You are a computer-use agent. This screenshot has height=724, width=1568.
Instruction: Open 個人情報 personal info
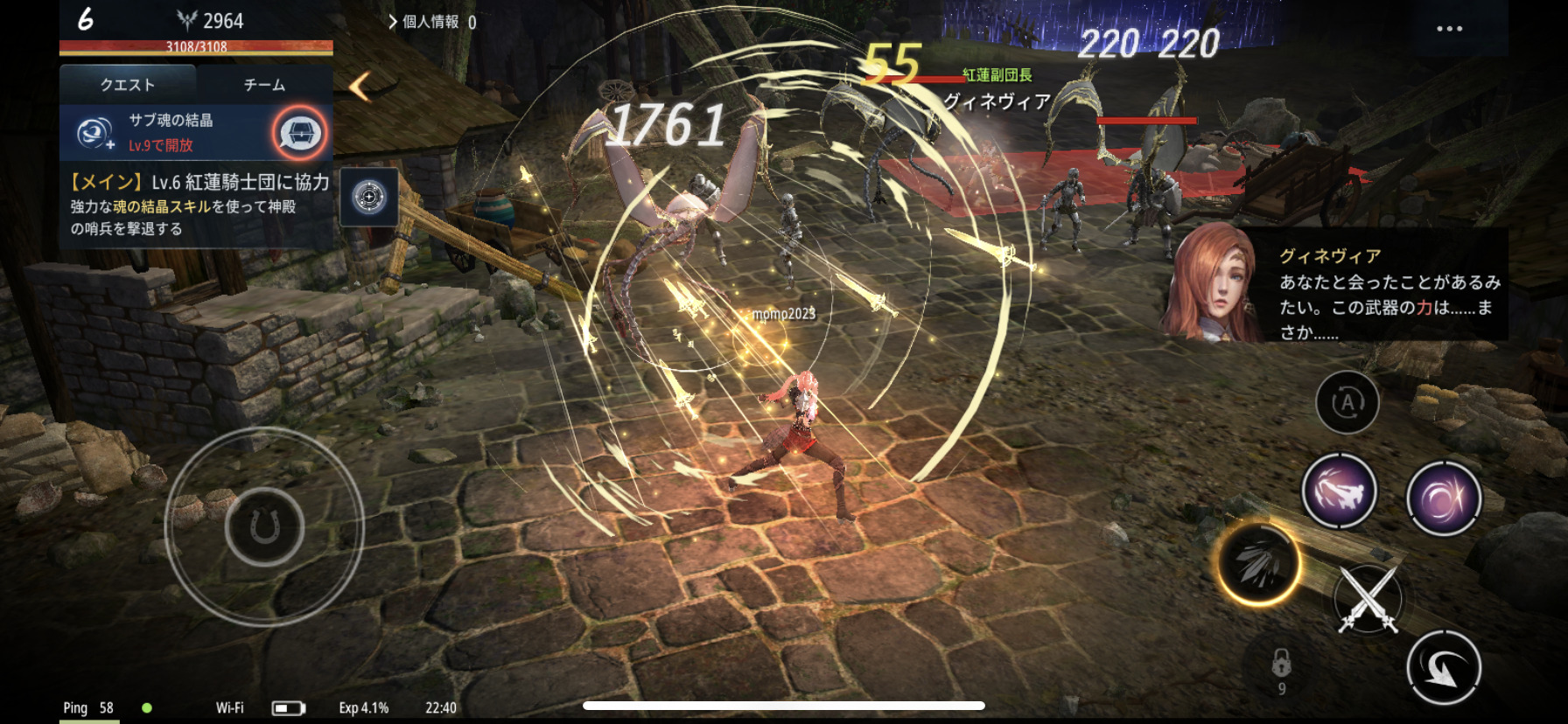[430, 22]
